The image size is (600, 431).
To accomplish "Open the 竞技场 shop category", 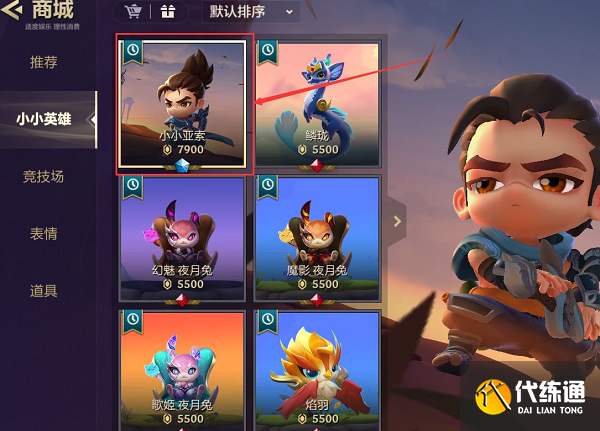I will click(44, 176).
